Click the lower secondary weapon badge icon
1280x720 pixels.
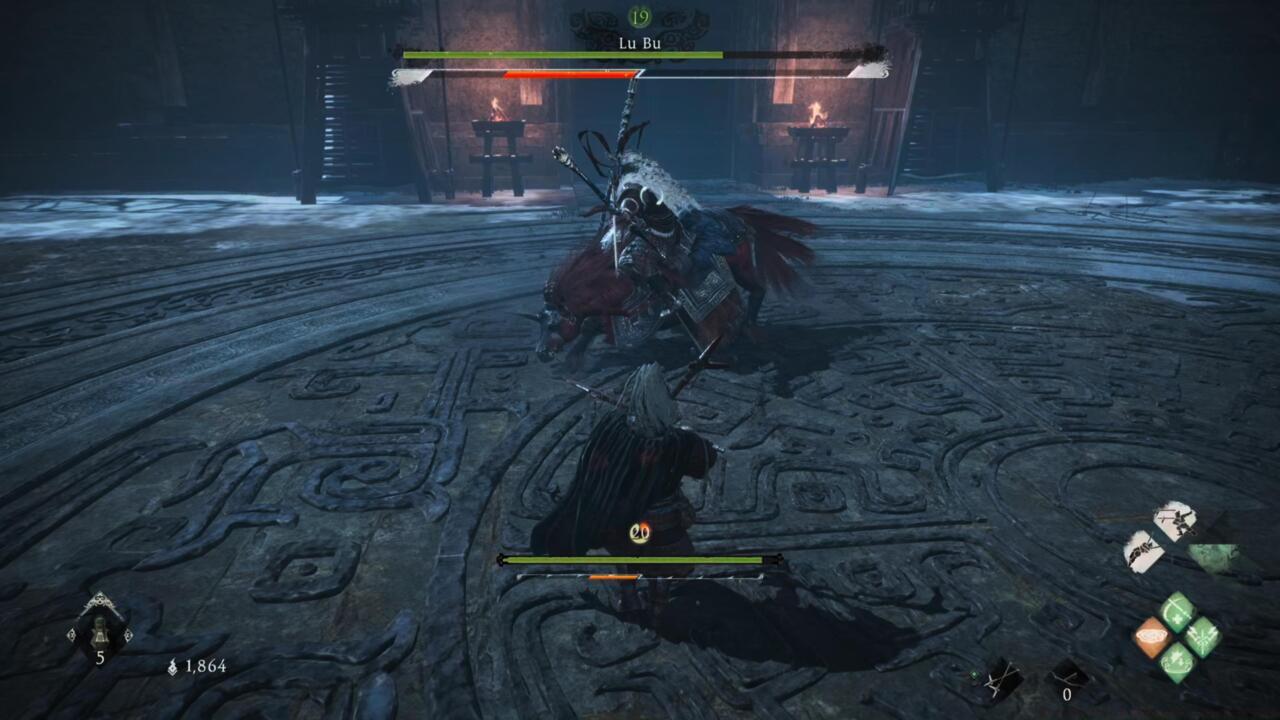tap(1145, 549)
